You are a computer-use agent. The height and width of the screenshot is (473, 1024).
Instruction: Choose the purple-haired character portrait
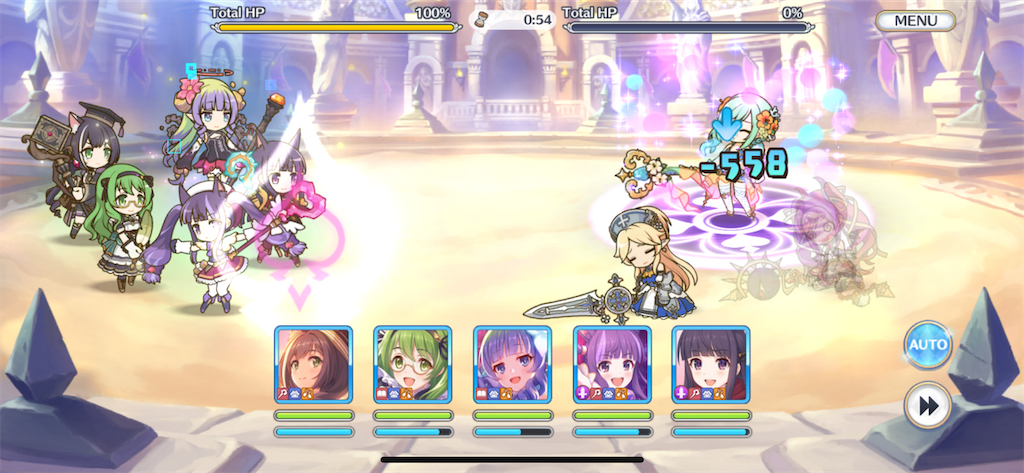tap(612, 364)
